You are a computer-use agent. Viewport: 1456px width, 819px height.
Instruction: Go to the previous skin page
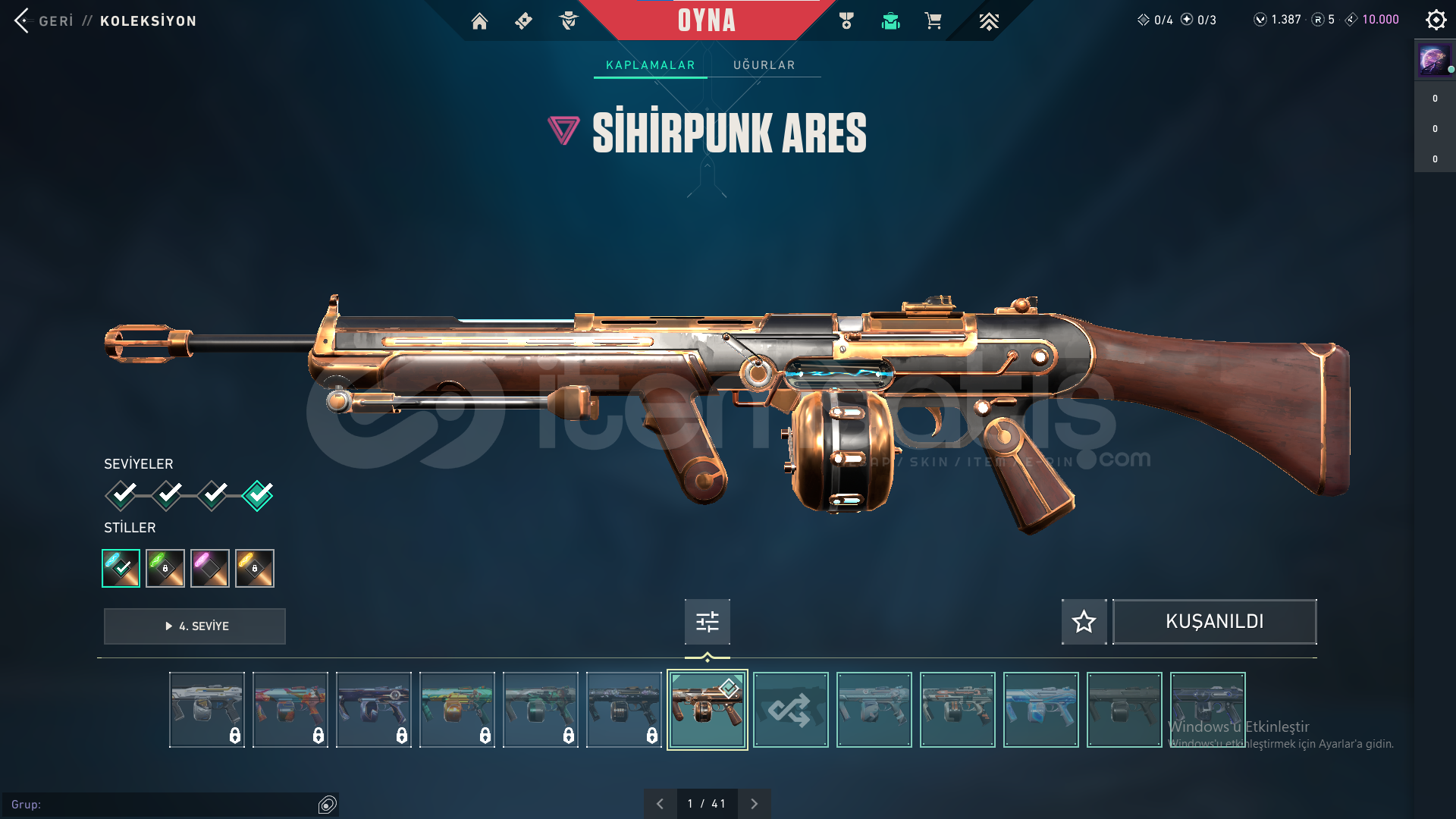pos(660,804)
